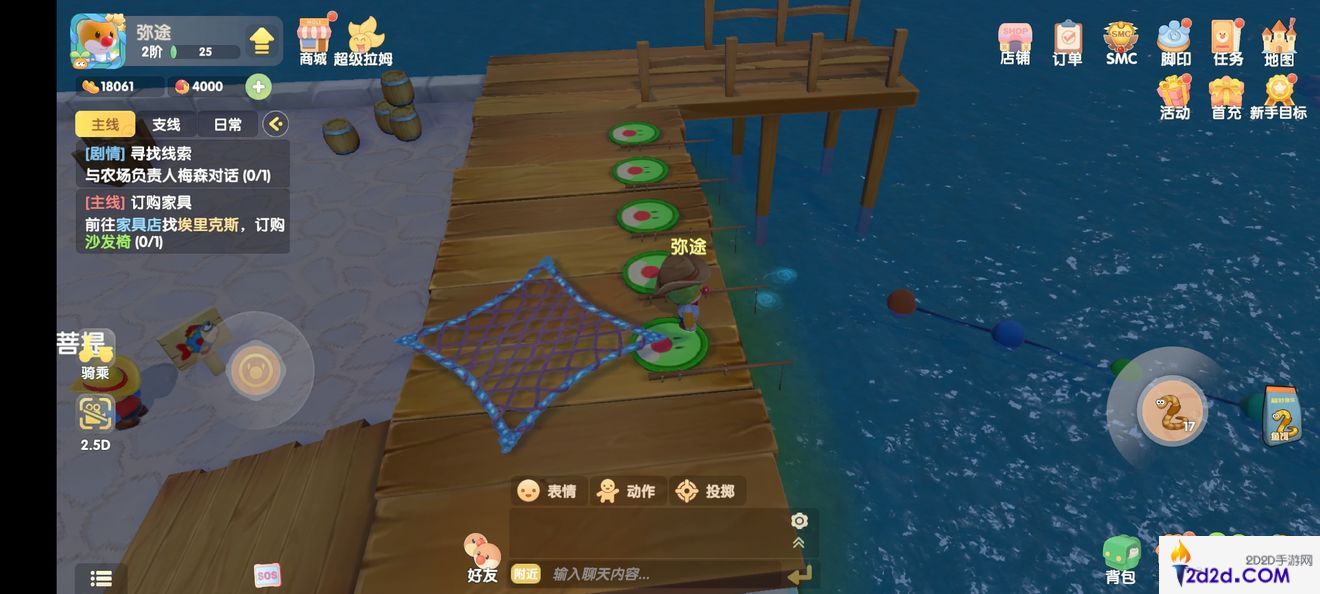Open the 脚印 footprints menu

click(1174, 43)
